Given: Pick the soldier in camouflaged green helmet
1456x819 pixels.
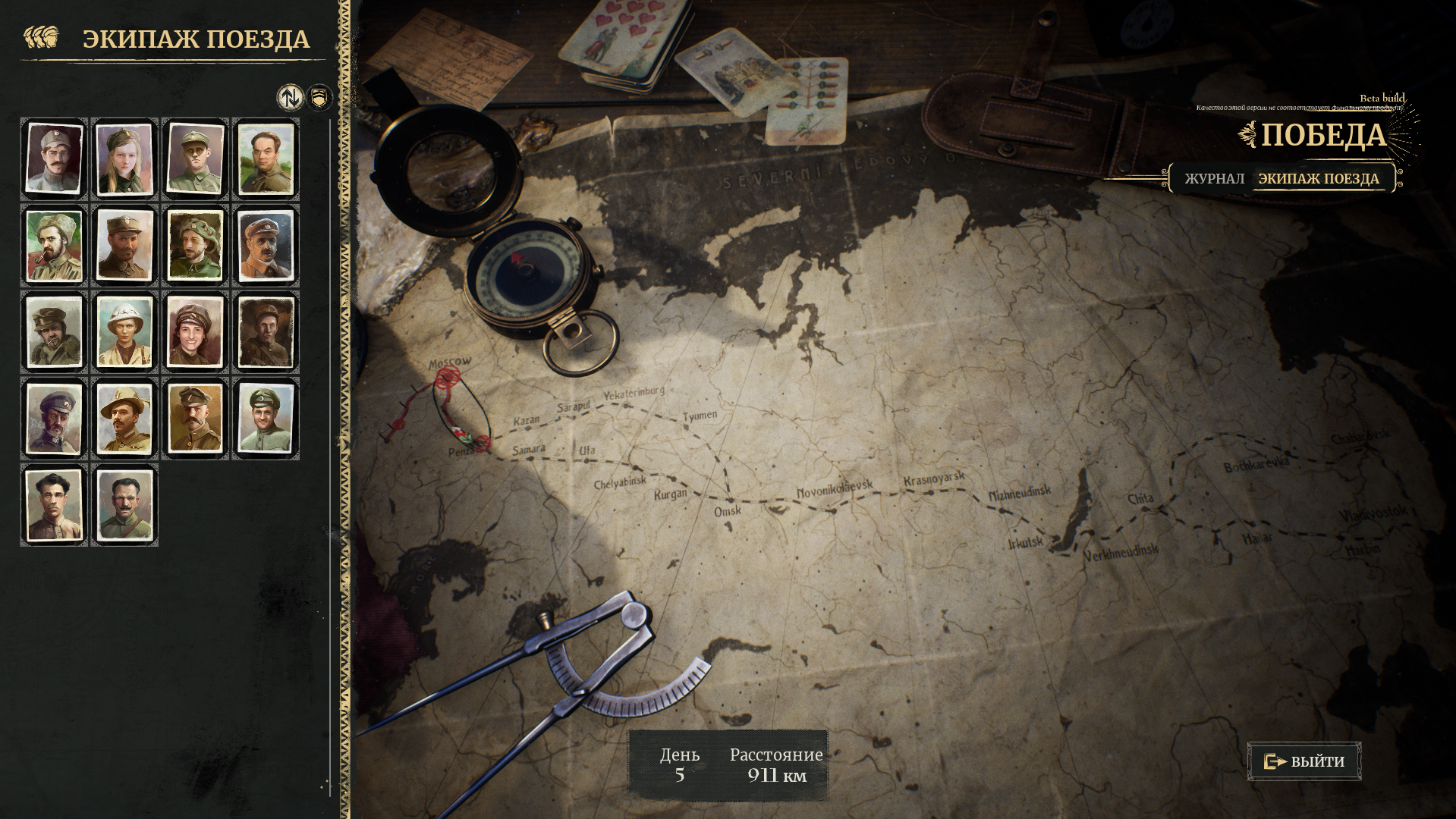Looking at the screenshot, I should click(x=195, y=246).
